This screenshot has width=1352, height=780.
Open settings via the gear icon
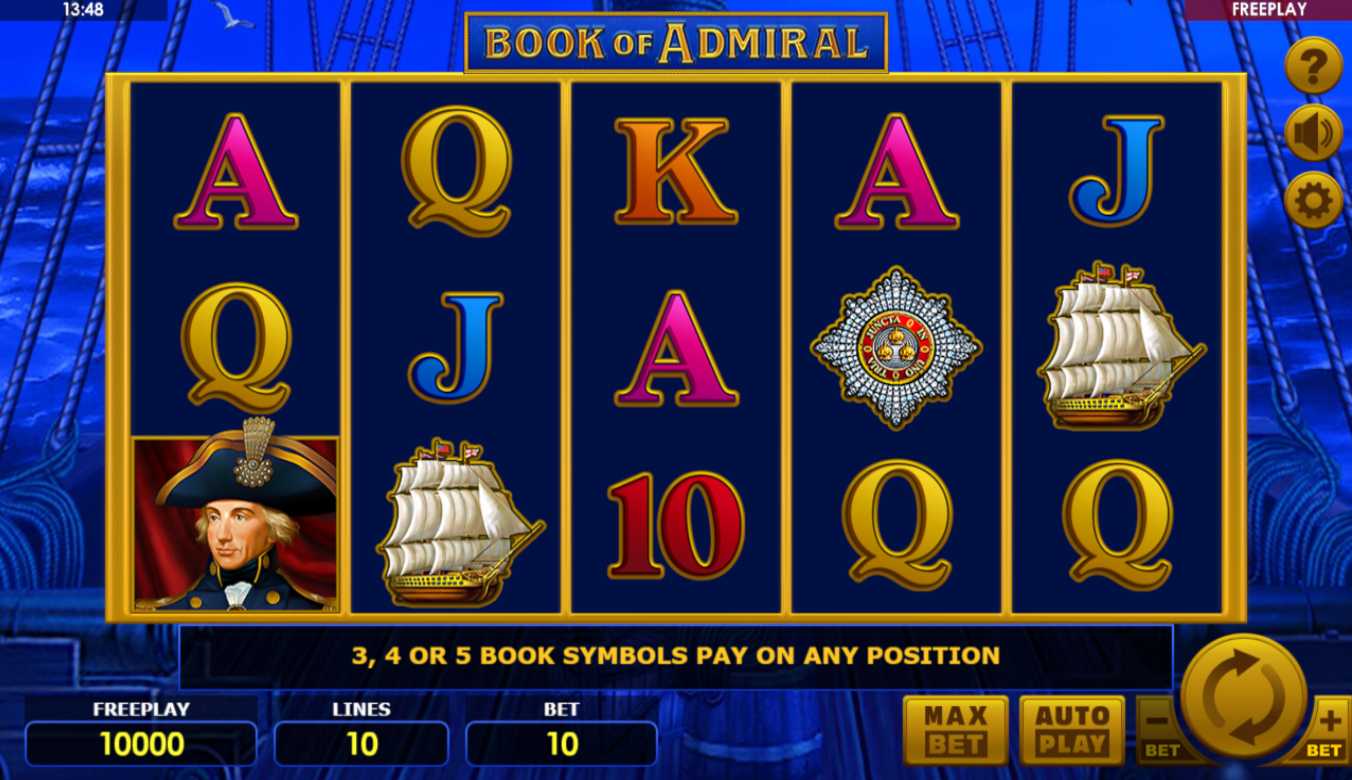tap(1312, 200)
